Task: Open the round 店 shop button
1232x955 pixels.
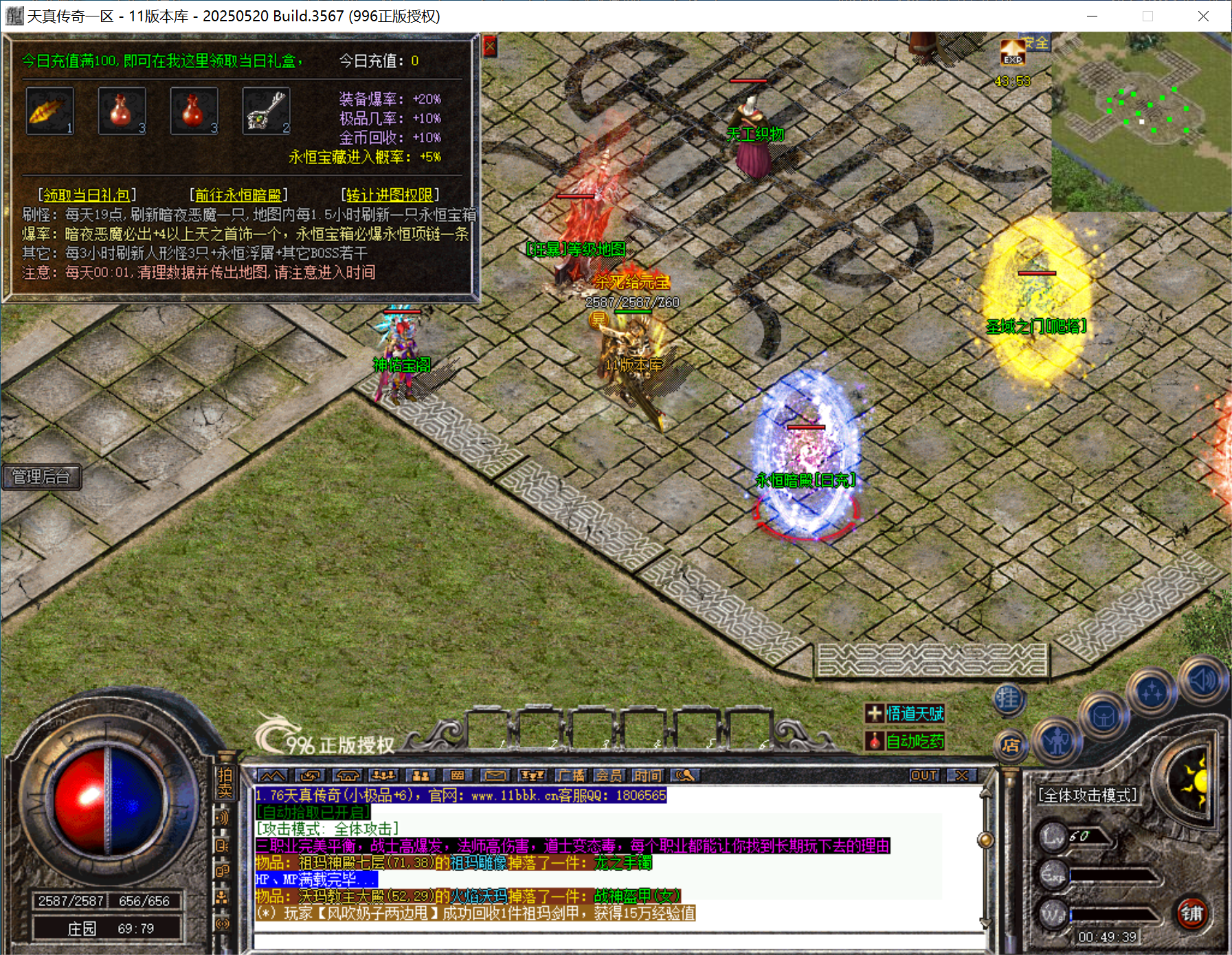Action: pos(1010,745)
